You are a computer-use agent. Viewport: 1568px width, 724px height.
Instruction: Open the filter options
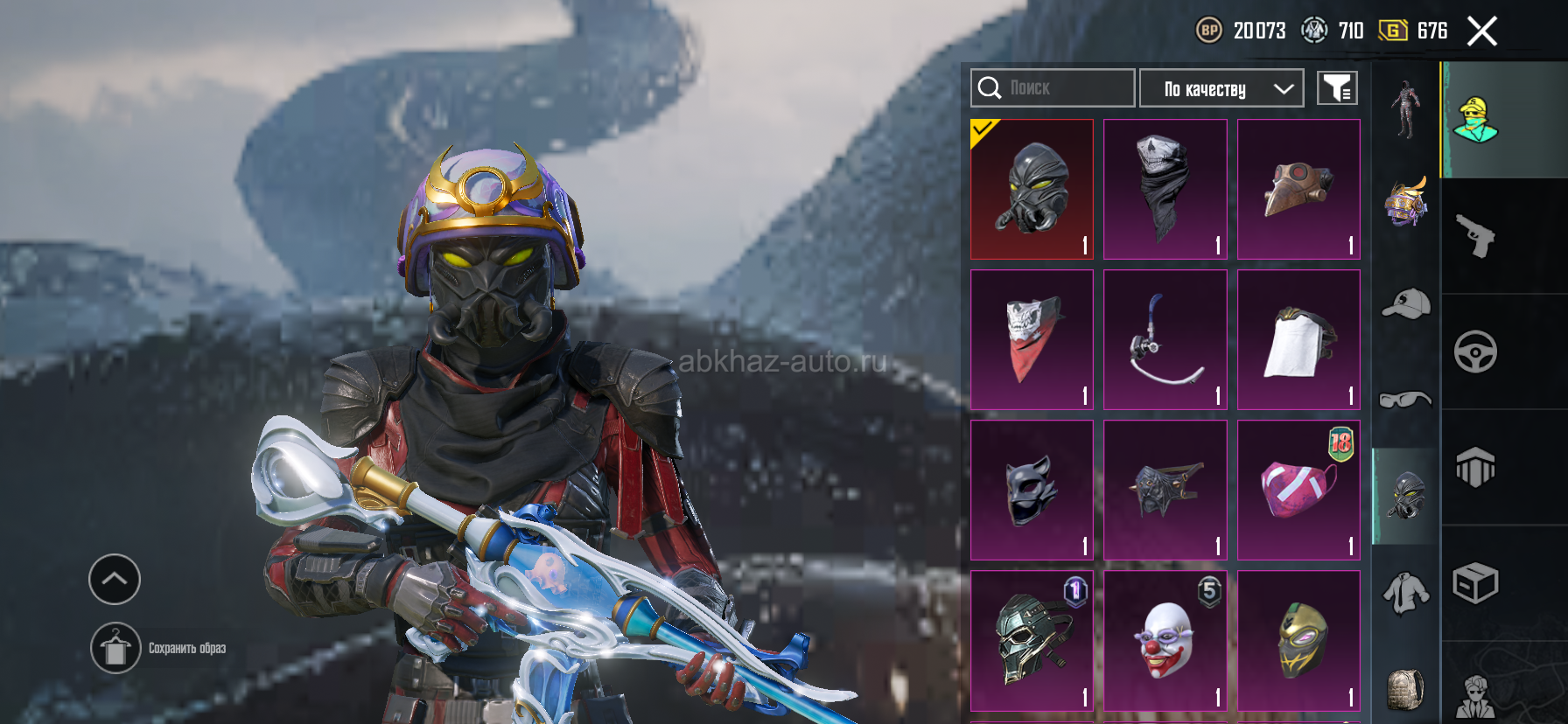click(1337, 88)
